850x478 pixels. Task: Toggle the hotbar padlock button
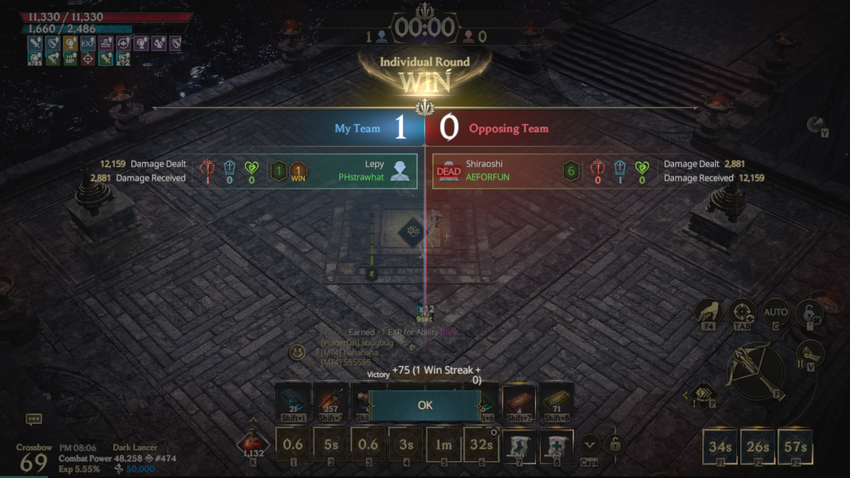pyautogui.click(x=614, y=444)
